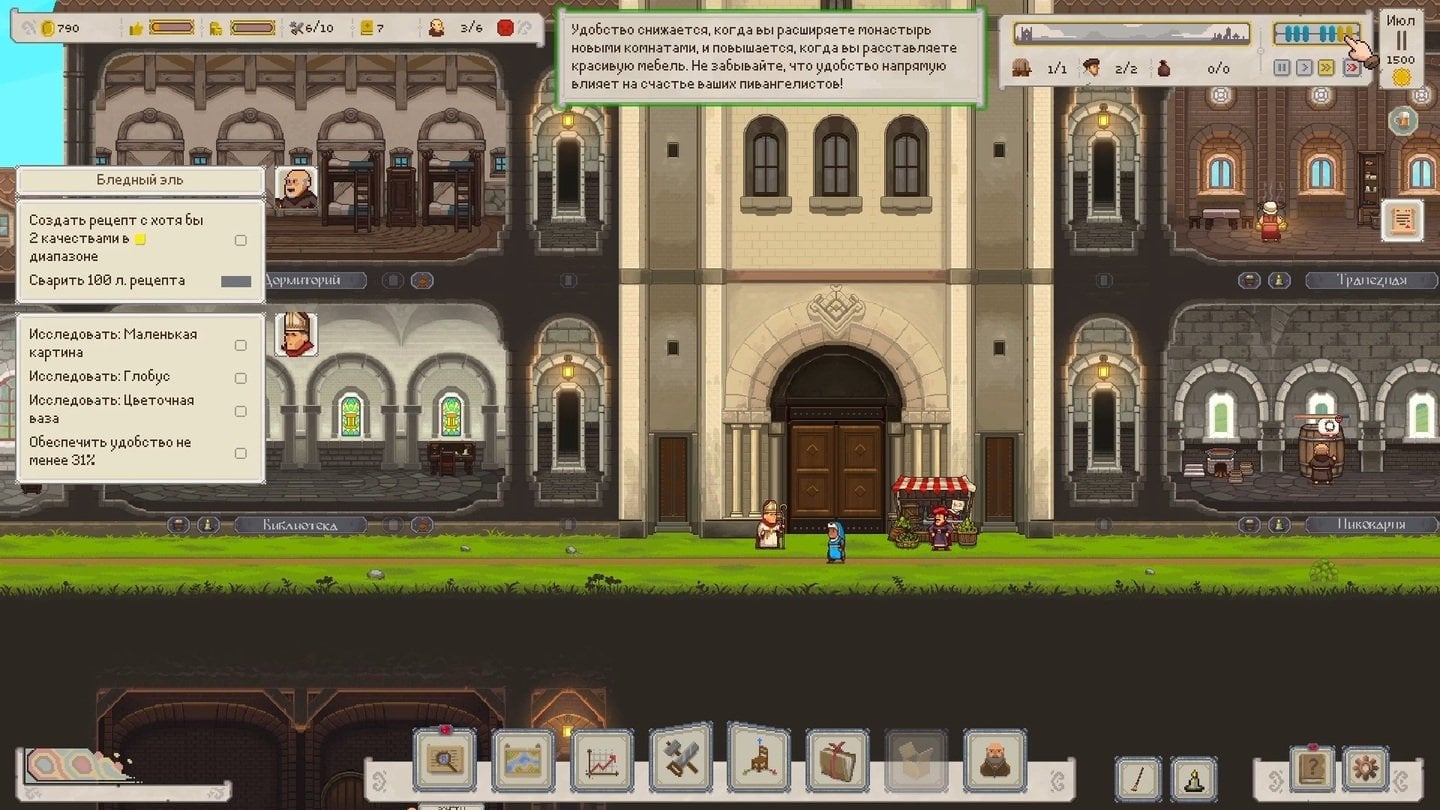
Task: Check Обеспечить удобство не менее 31%
Action: pyautogui.click(x=239, y=453)
